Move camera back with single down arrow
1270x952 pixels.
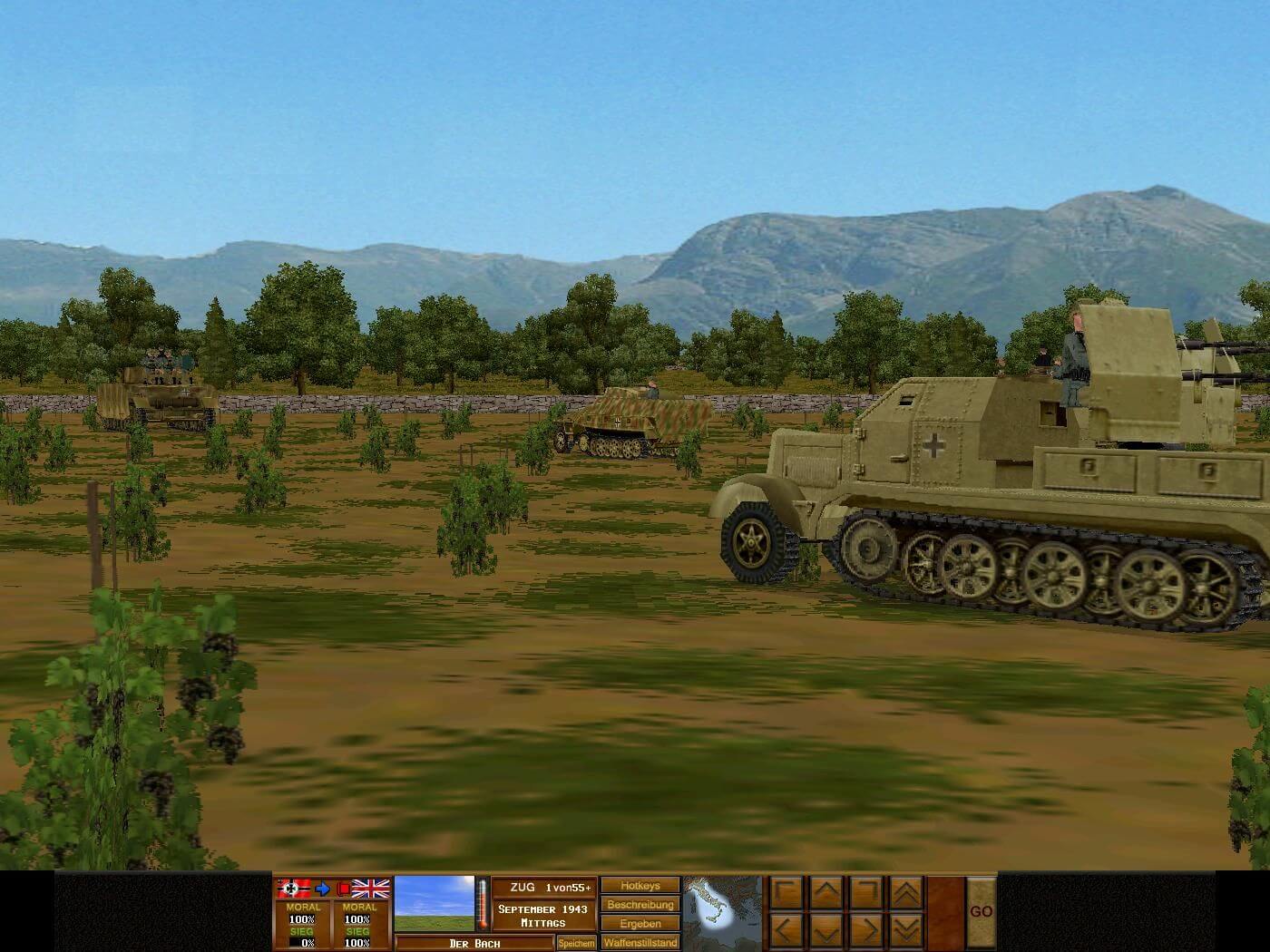[826, 931]
